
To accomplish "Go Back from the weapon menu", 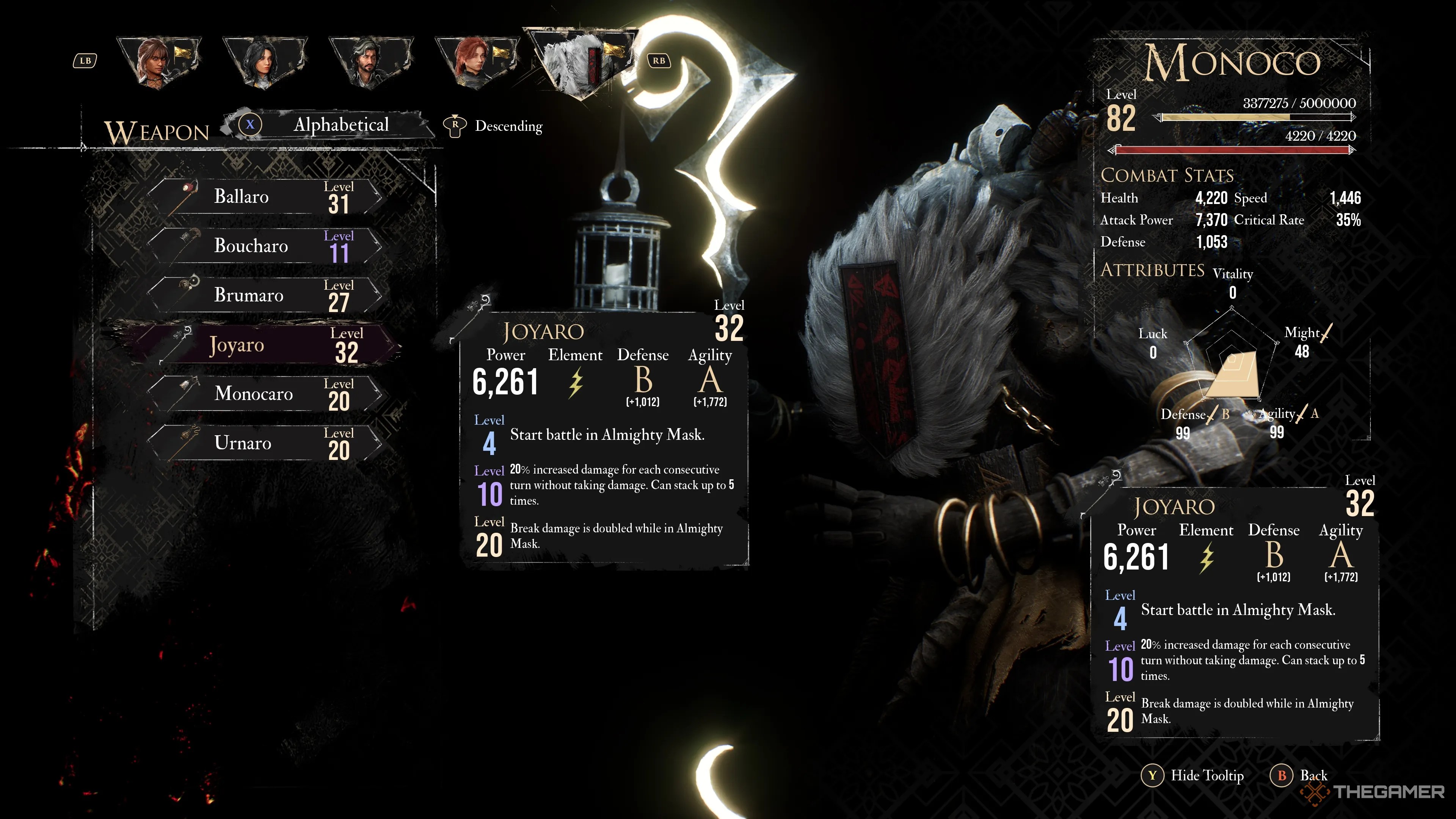I will [1300, 775].
